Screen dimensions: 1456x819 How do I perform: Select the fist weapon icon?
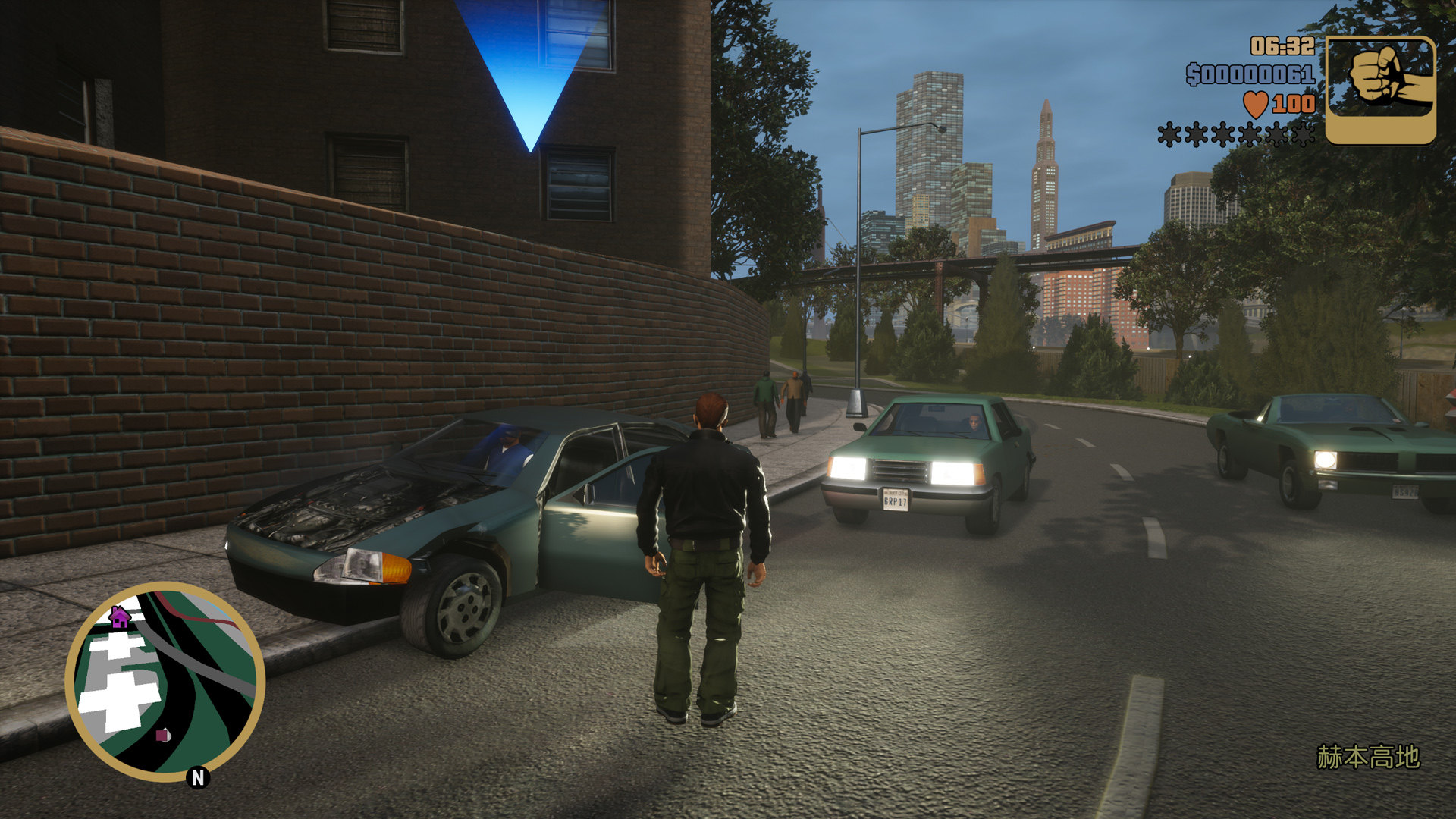tap(1379, 89)
